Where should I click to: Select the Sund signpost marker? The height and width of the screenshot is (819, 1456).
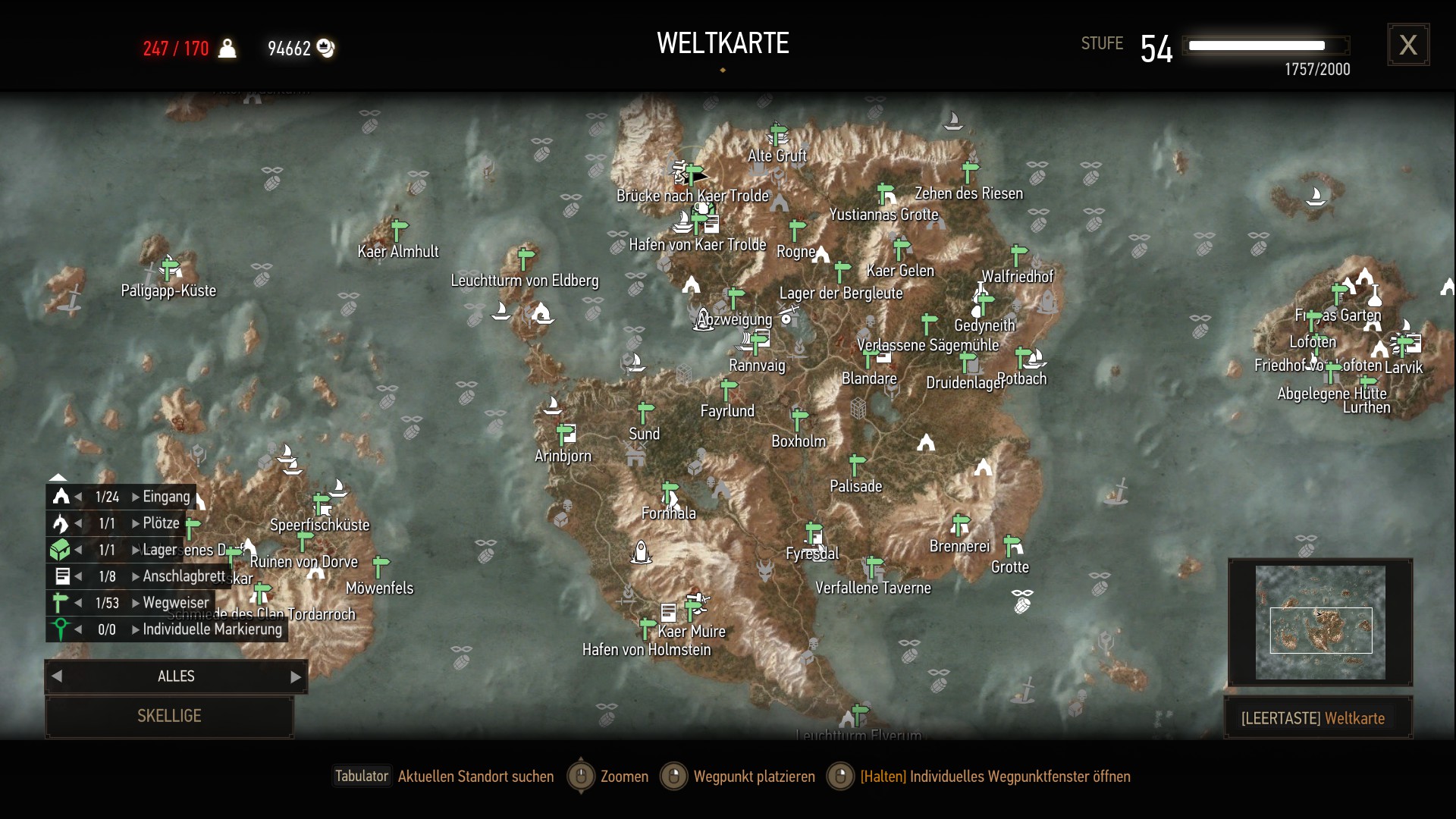[645, 412]
